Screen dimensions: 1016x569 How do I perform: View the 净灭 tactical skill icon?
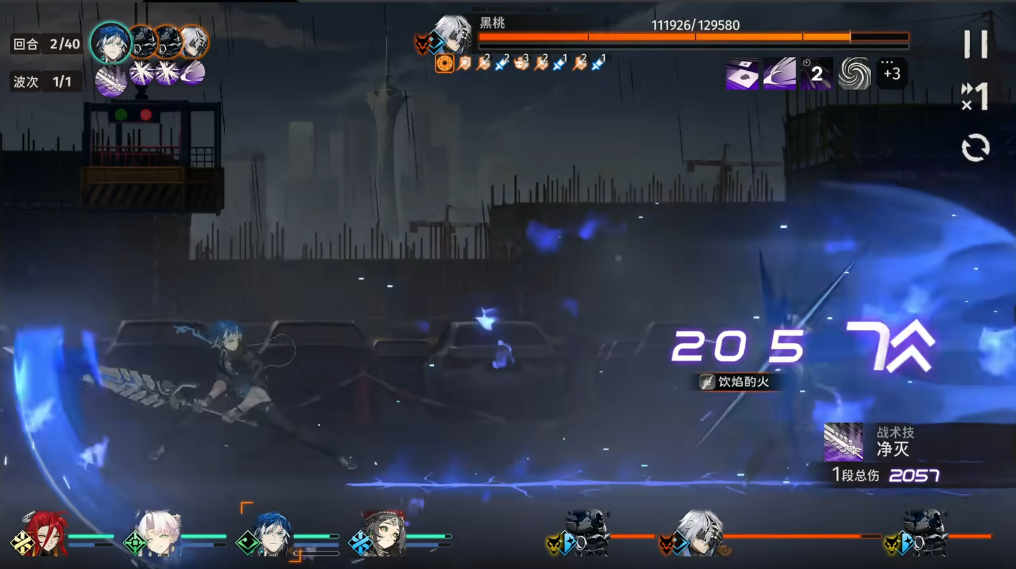[x=843, y=442]
